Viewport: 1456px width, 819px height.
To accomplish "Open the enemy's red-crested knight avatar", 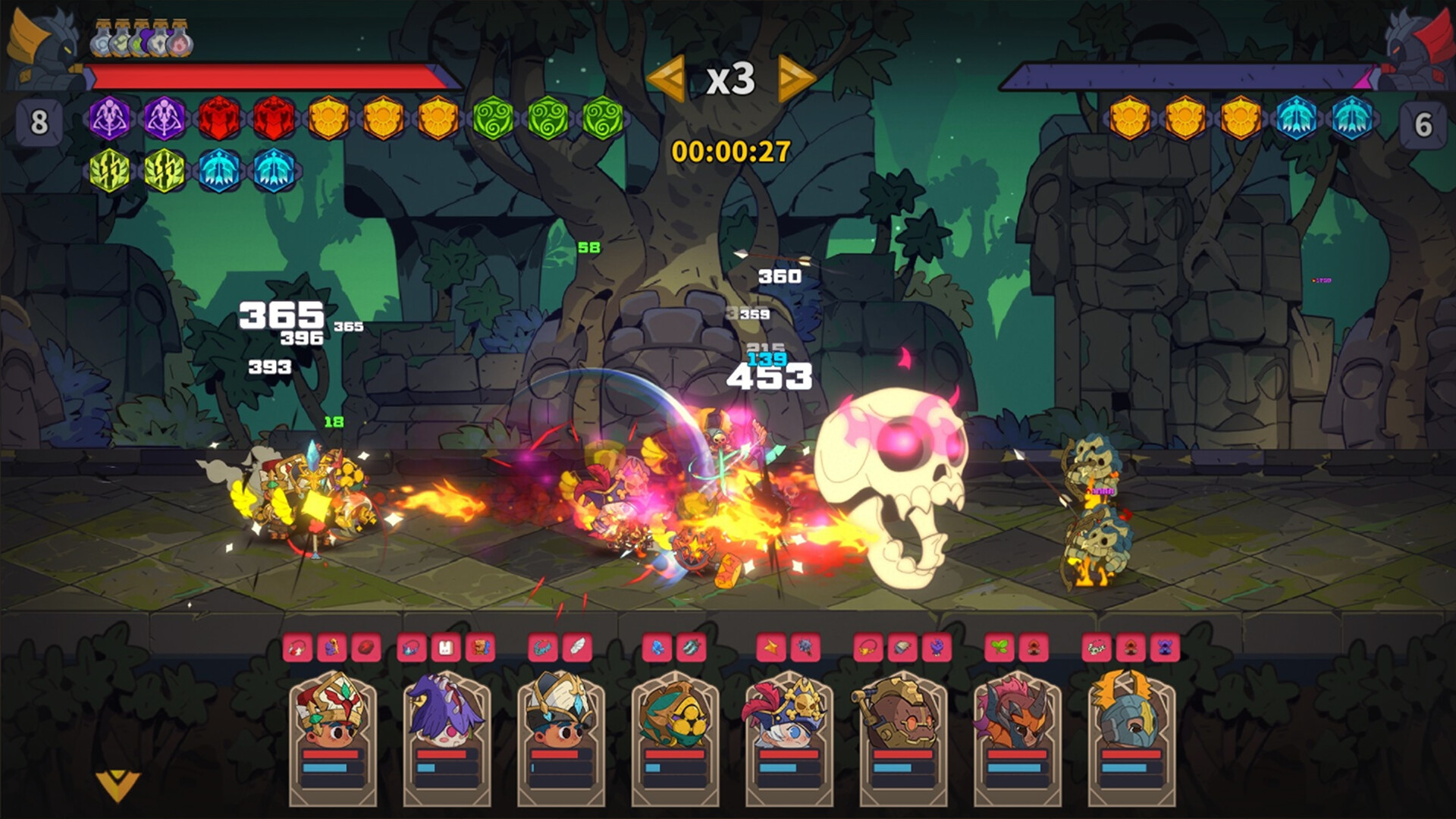I will pos(1417,47).
